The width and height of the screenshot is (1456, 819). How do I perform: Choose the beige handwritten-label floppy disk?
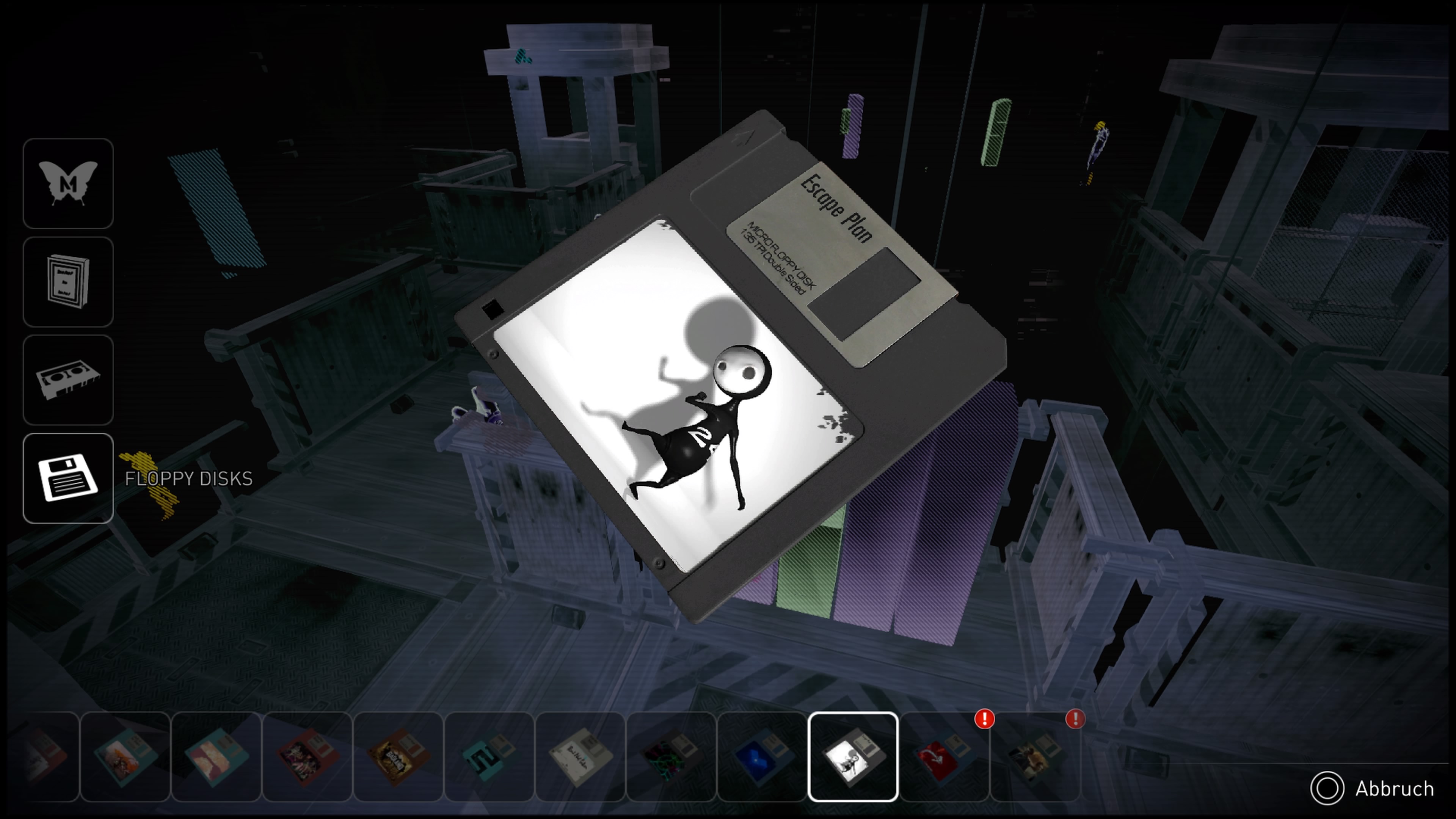[580, 757]
